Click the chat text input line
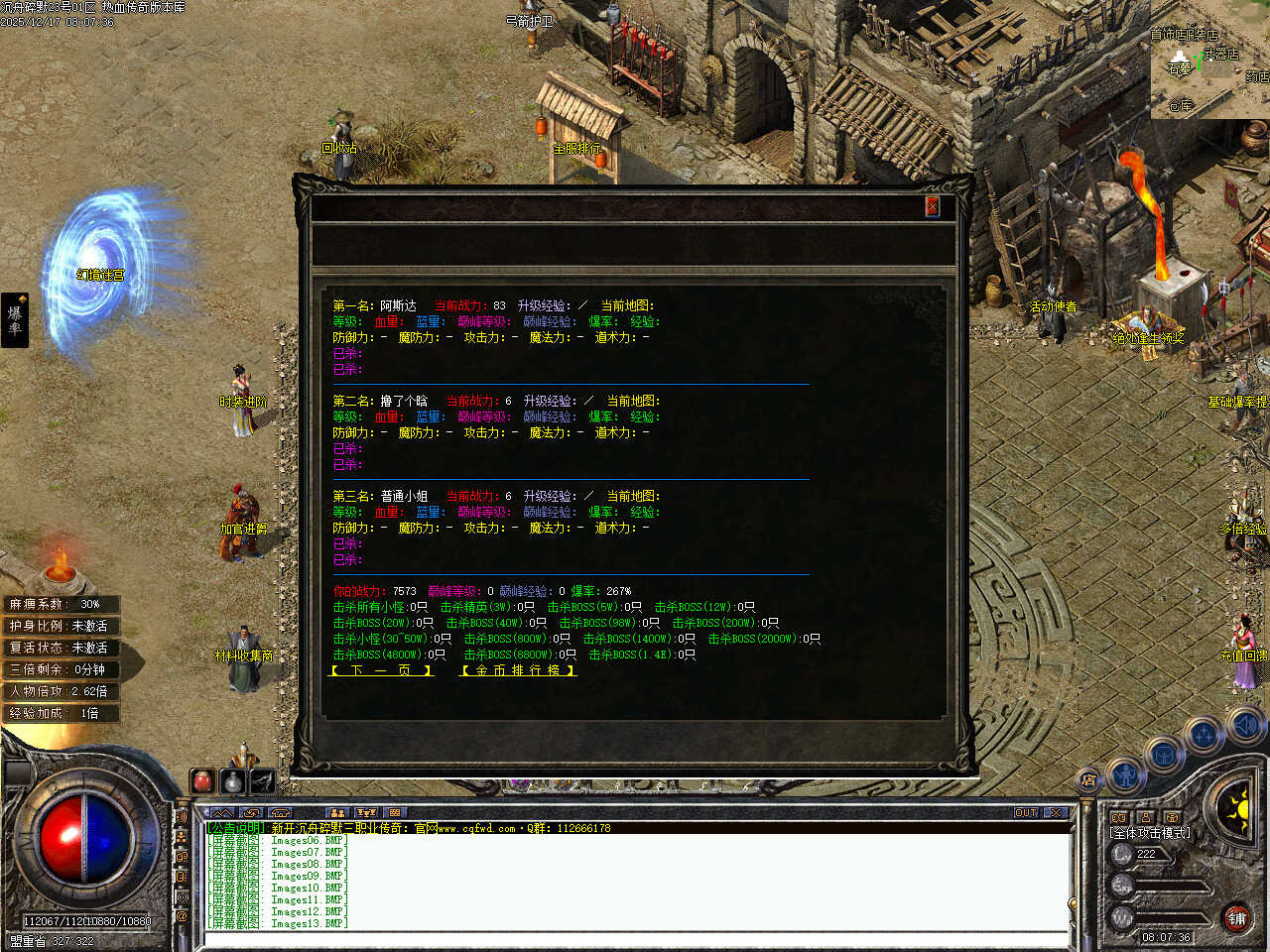This screenshot has width=1270, height=952. (x=635, y=938)
